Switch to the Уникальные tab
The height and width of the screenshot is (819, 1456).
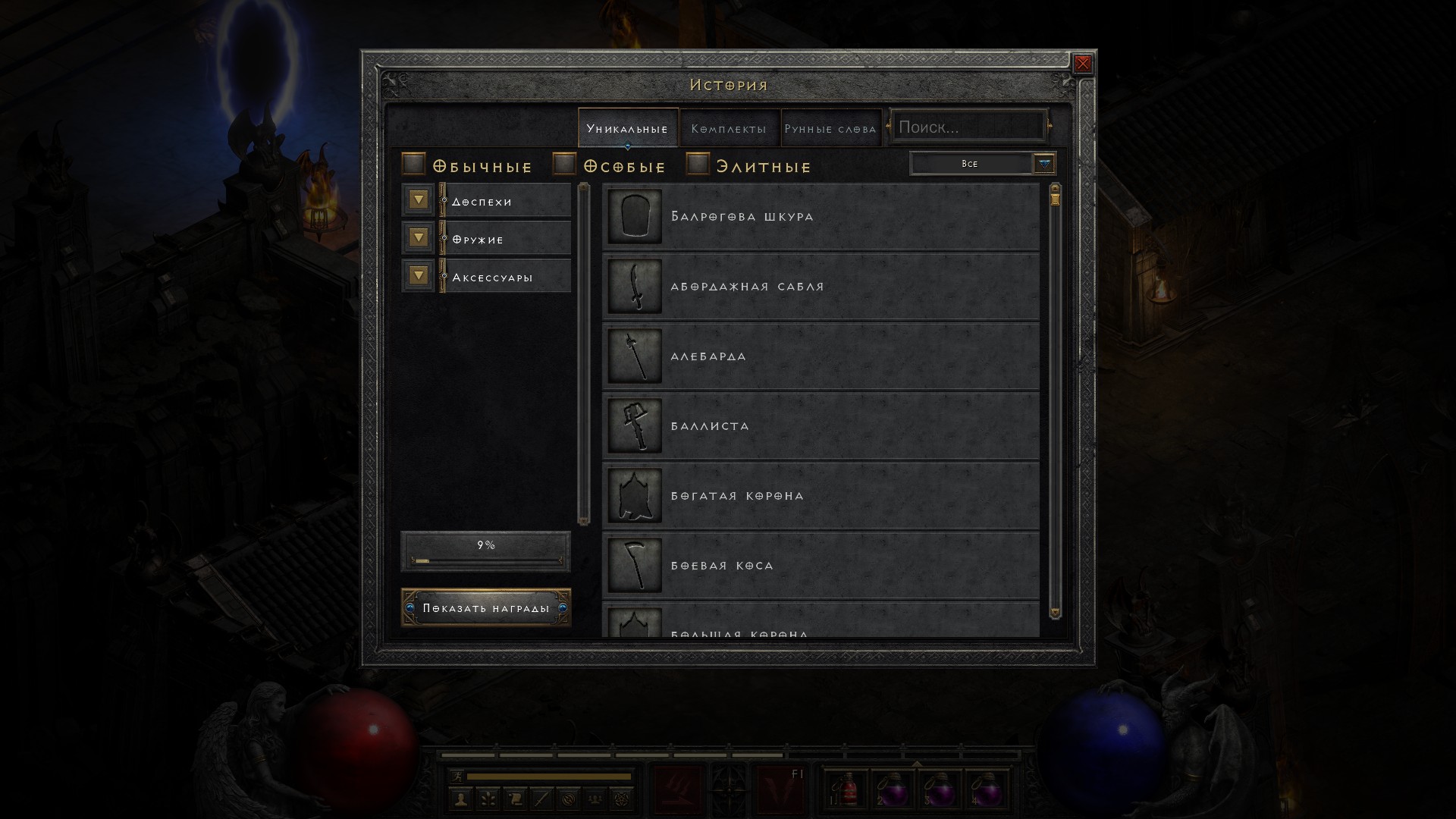coord(627,128)
